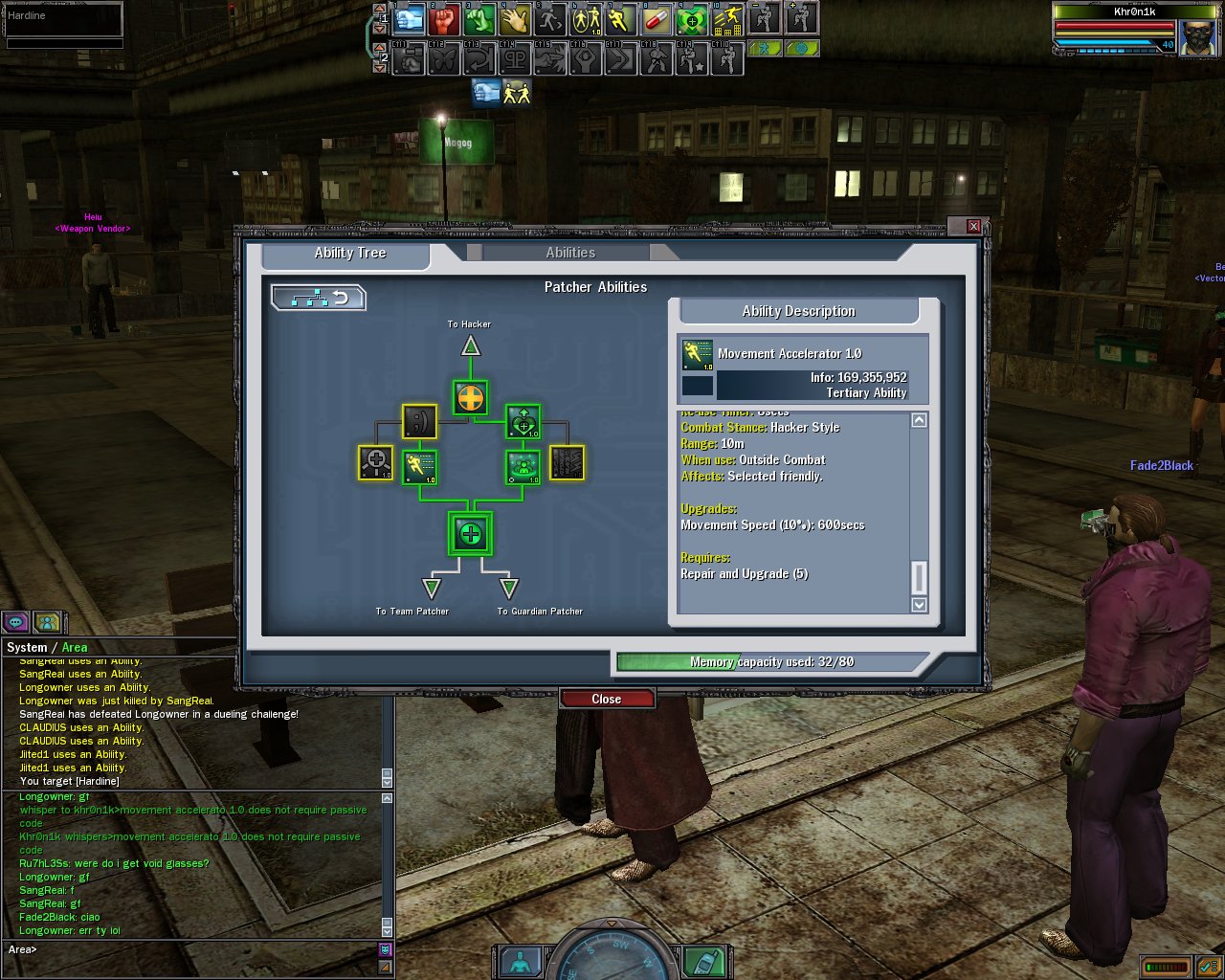
Task: Select the smiley face ability node
Action: [x=419, y=421]
